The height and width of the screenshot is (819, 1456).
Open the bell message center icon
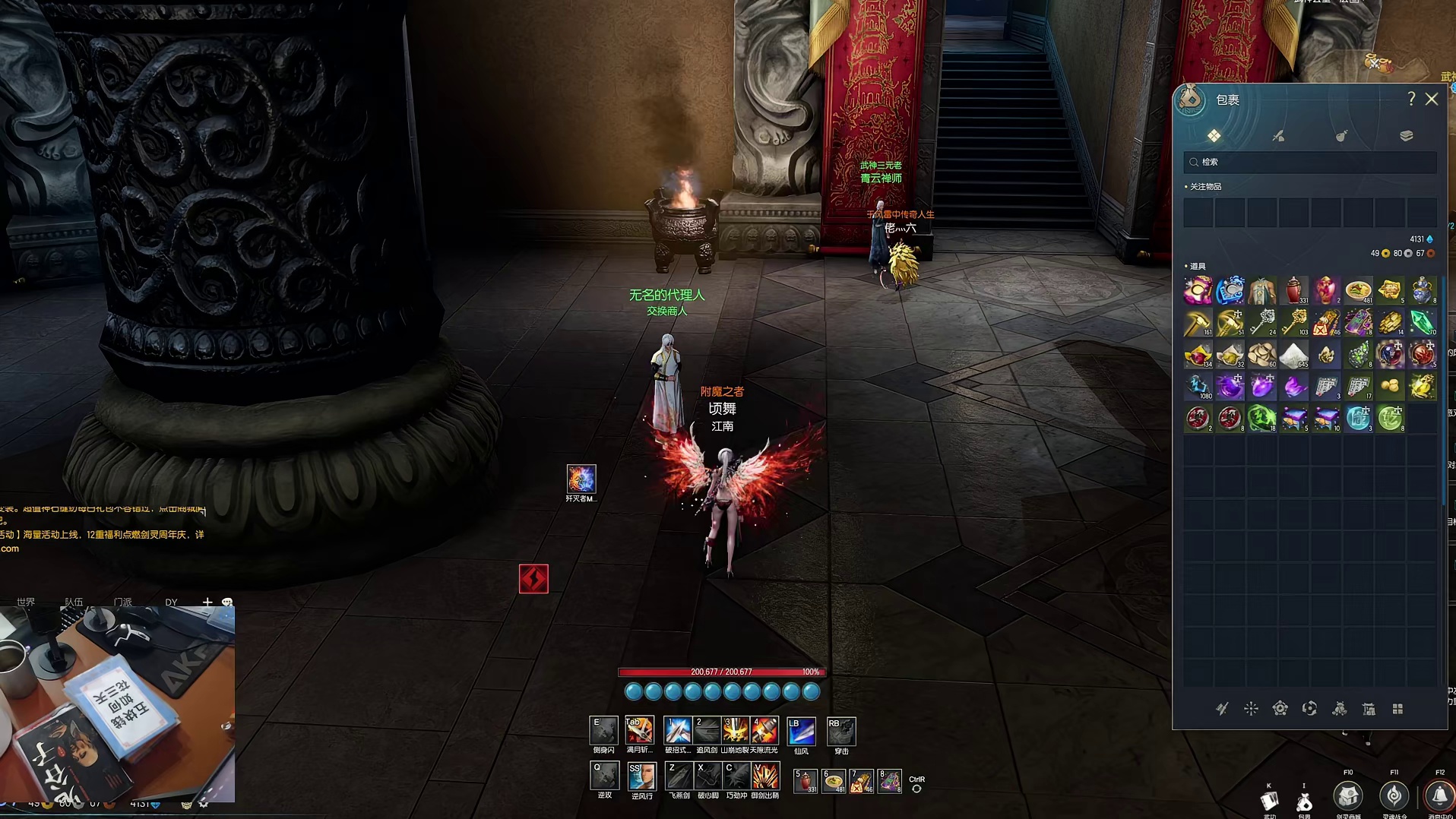1439,796
